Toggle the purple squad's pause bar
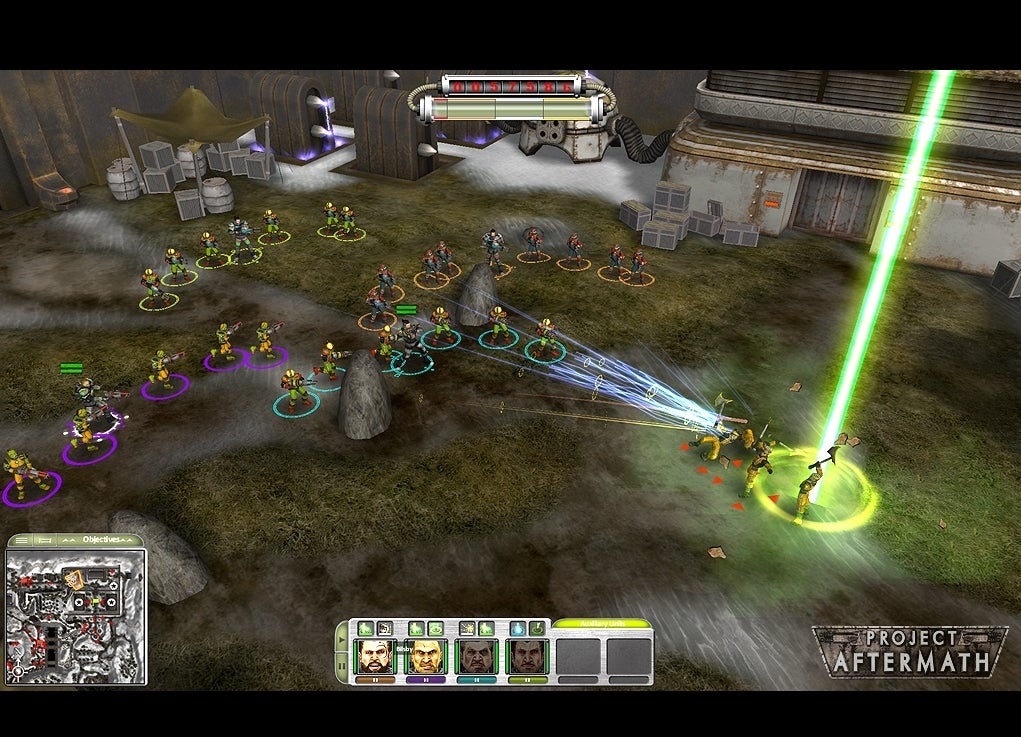 (427, 680)
